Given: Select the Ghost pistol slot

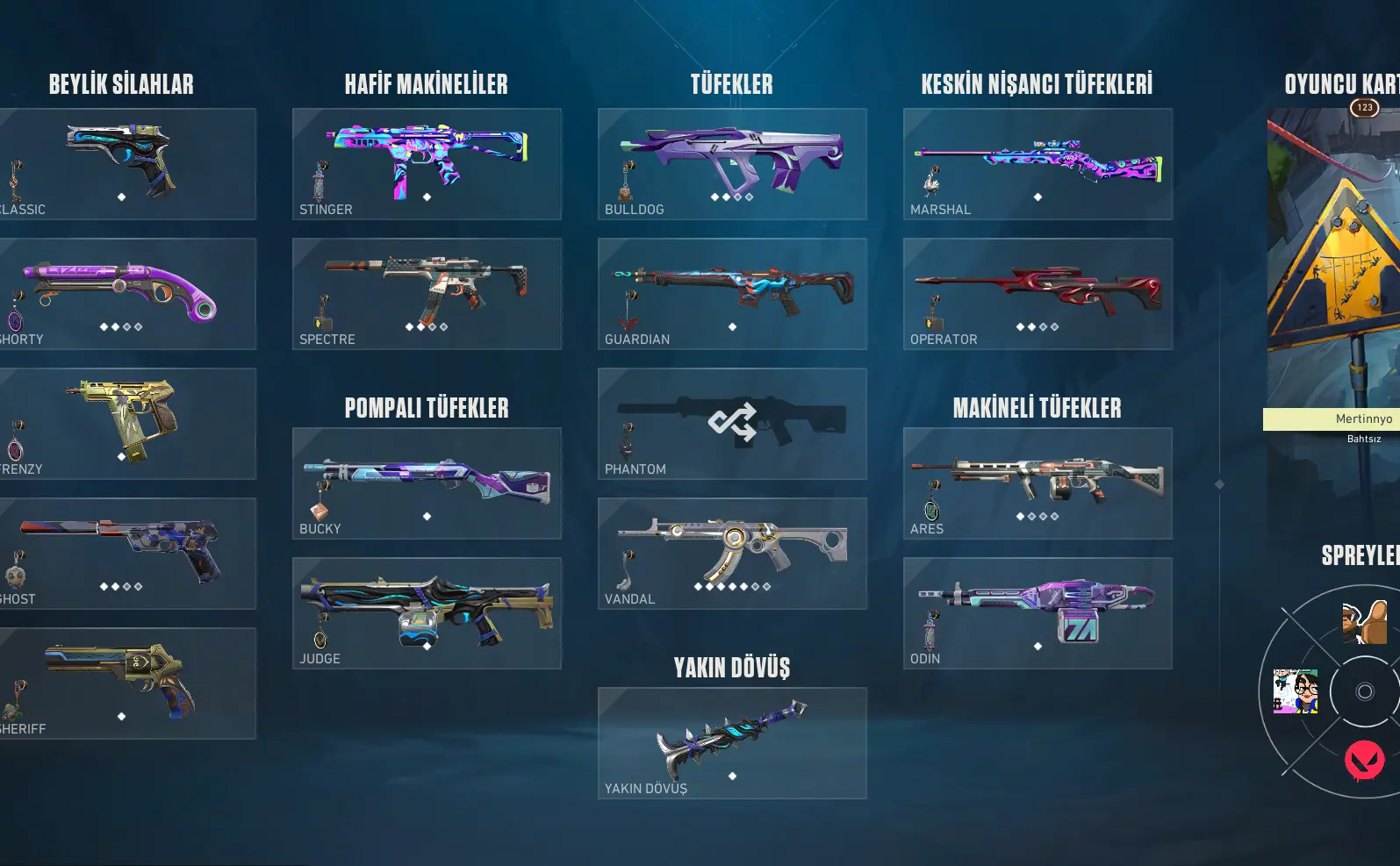Looking at the screenshot, I should [x=123, y=554].
